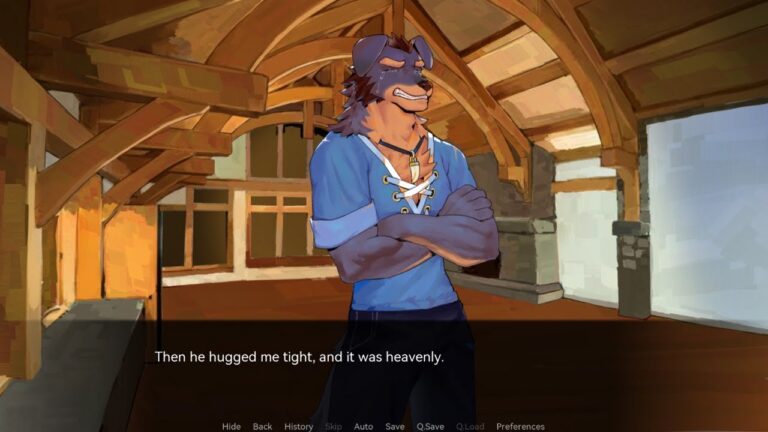Open the dialogue History log

[298, 426]
